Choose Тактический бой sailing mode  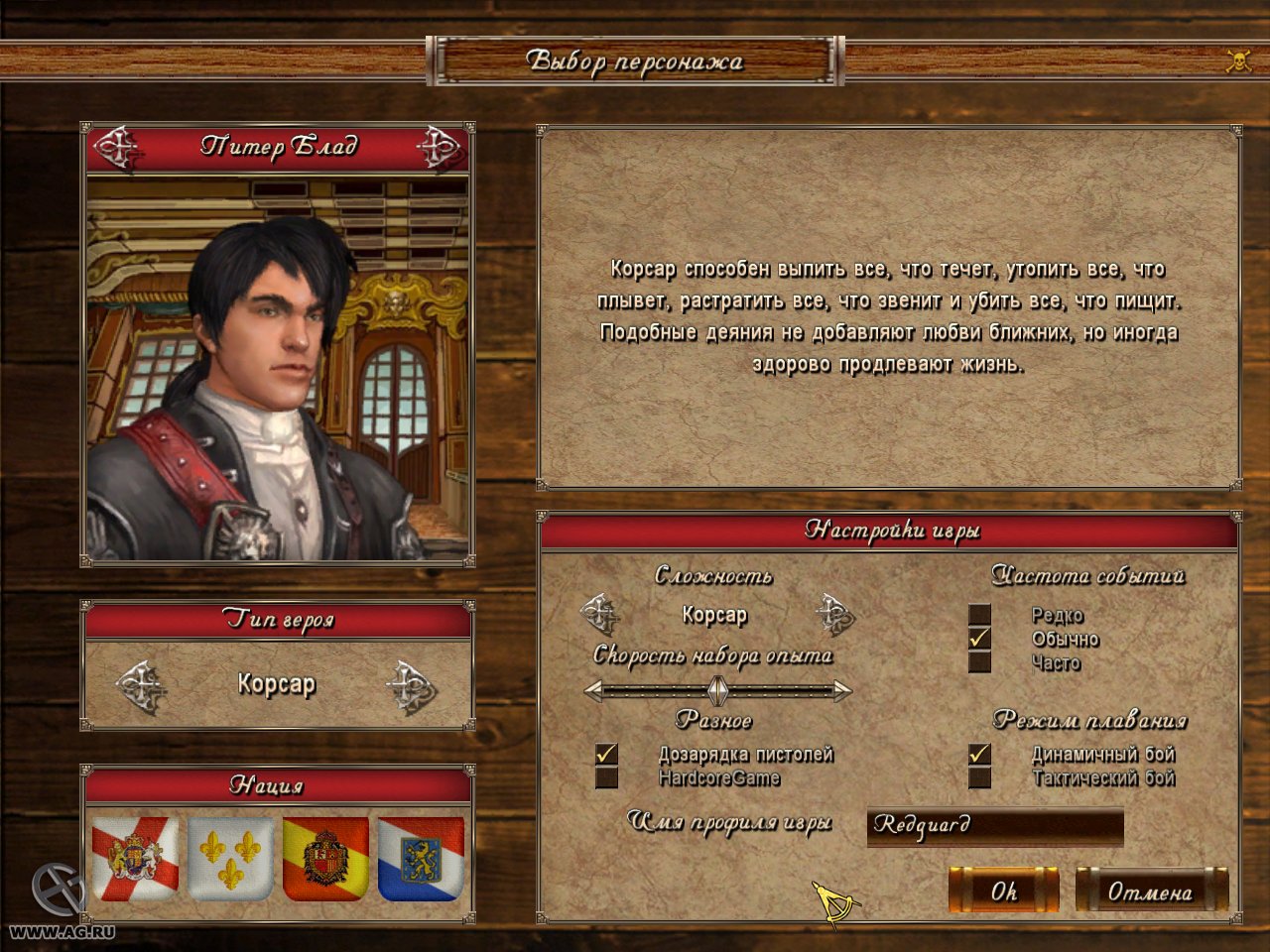click(980, 778)
